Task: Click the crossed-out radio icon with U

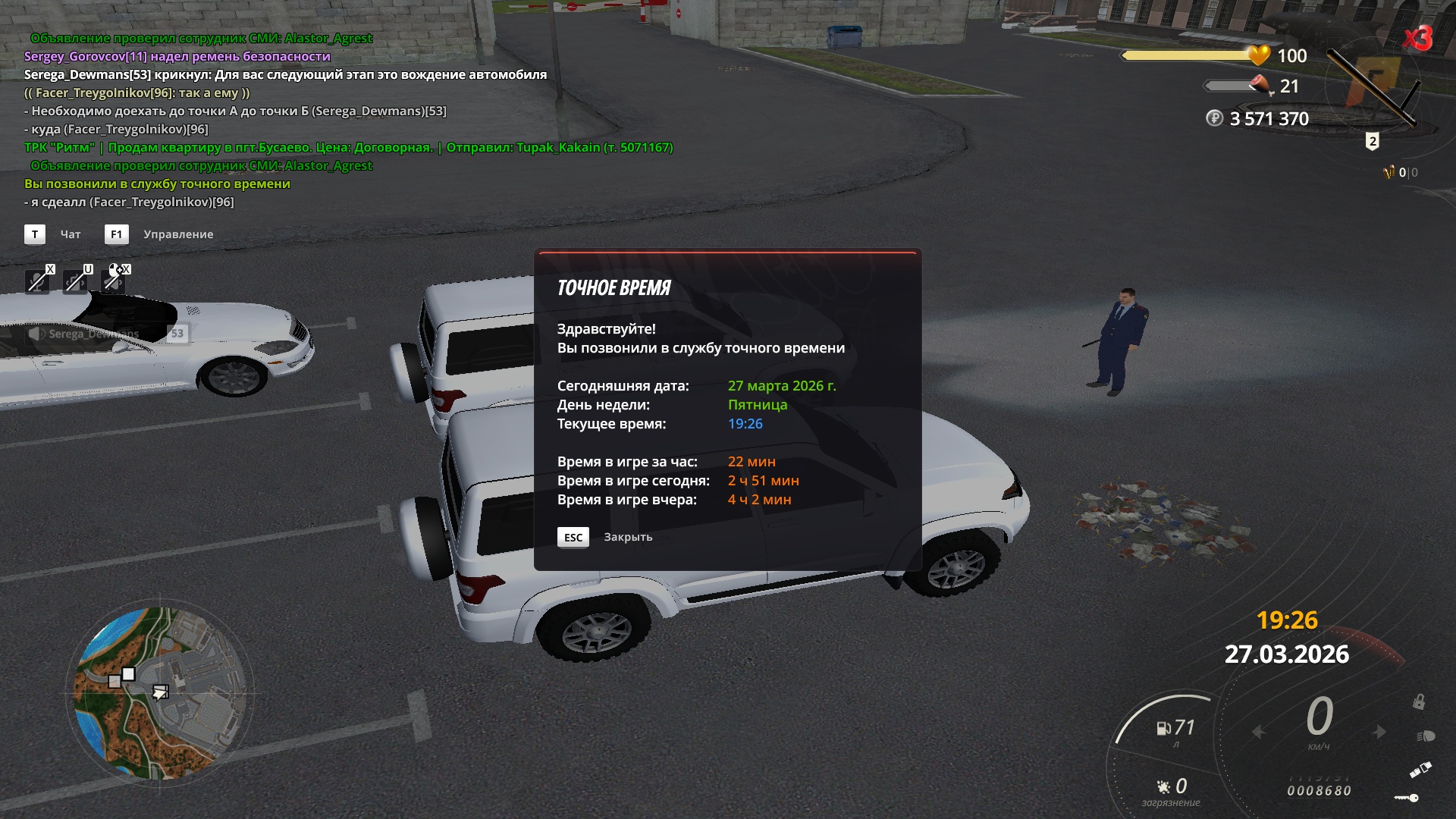Action: (x=75, y=281)
